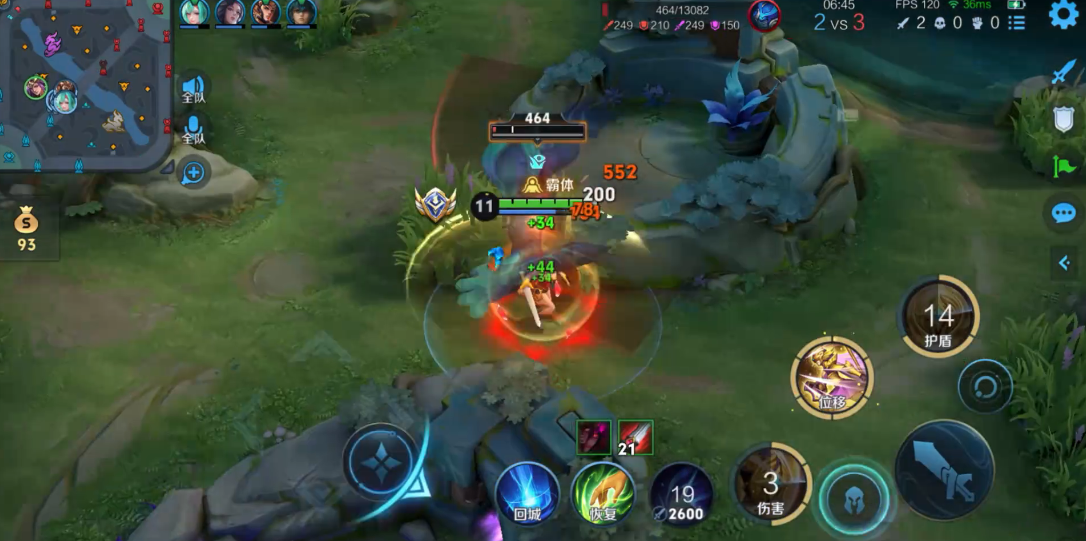The width and height of the screenshot is (1086, 541).
Task: Click the circular arrows button
Action: 984,386
